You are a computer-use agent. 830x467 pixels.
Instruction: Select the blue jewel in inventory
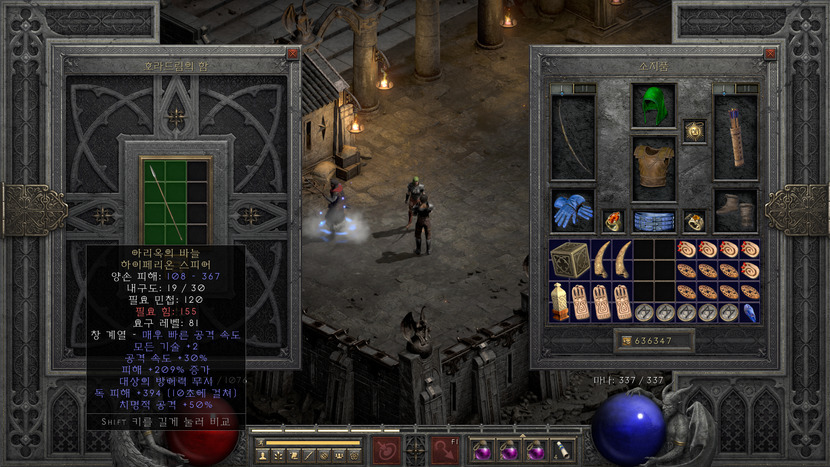point(750,312)
